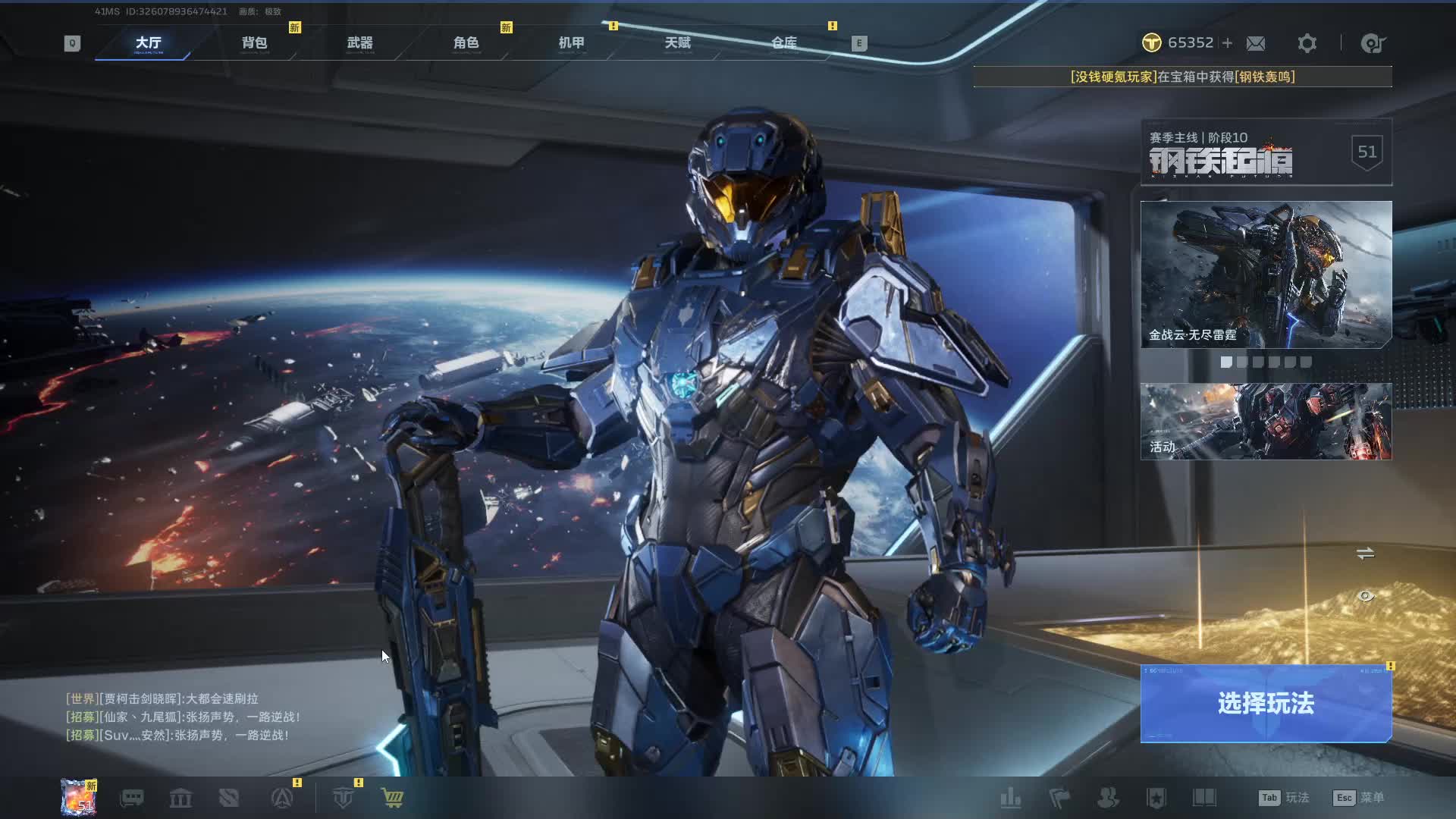Open the leaderboard bar chart icon
The height and width of the screenshot is (819, 1456).
pos(1010,798)
